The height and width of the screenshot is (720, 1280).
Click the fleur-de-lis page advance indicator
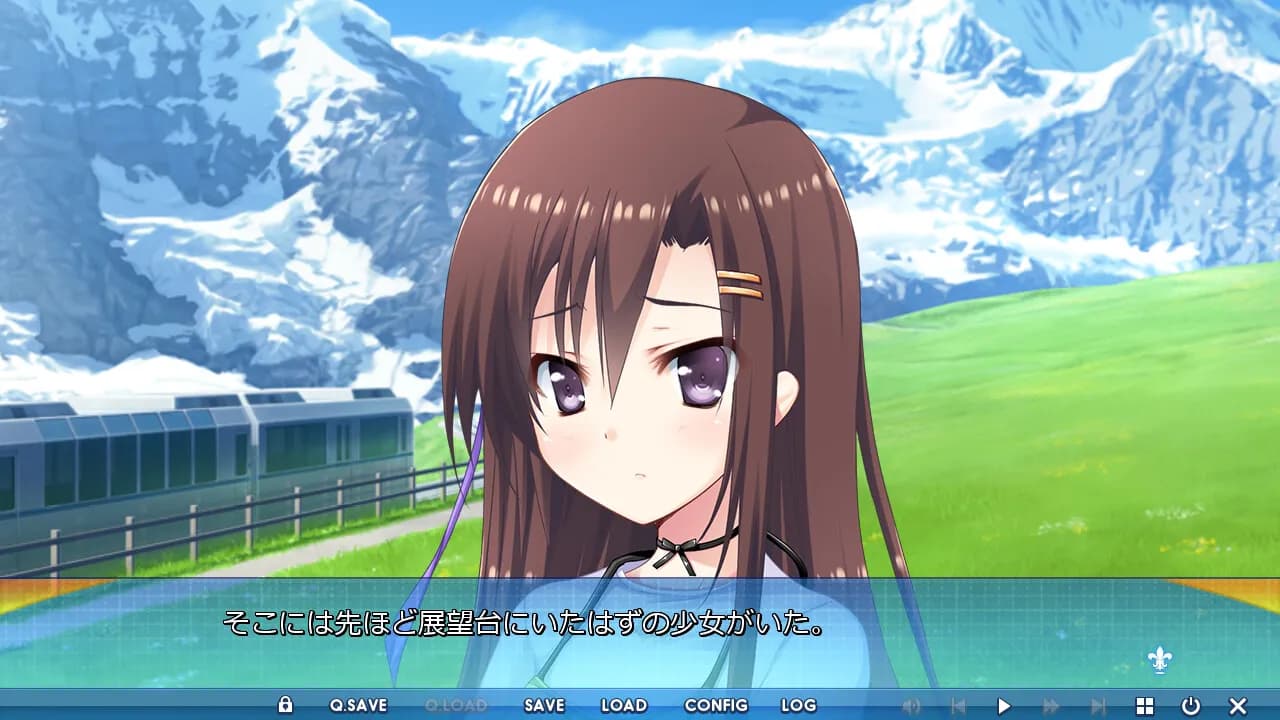point(1159,661)
